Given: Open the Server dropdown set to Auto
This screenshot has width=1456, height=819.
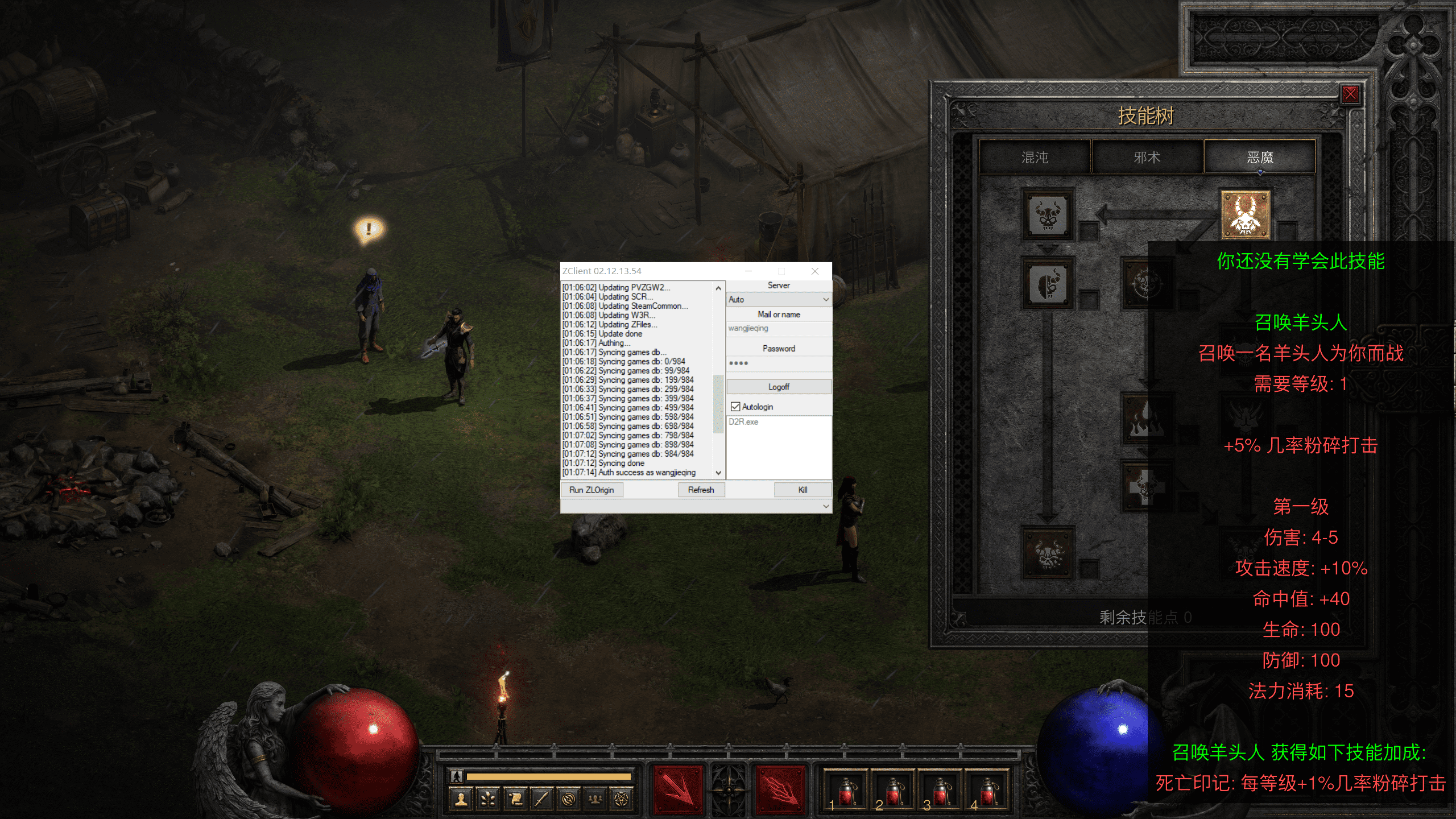Looking at the screenshot, I should pyautogui.click(x=779, y=299).
